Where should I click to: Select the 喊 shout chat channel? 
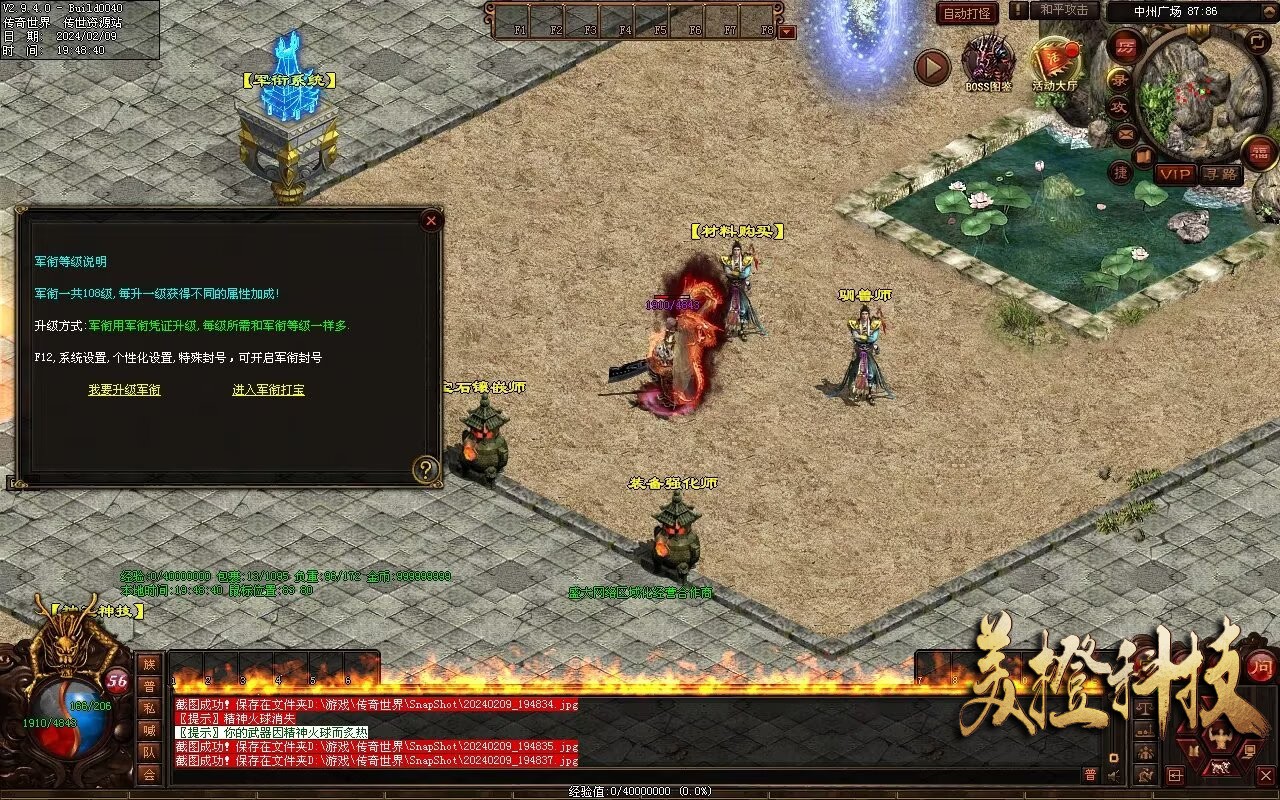149,730
